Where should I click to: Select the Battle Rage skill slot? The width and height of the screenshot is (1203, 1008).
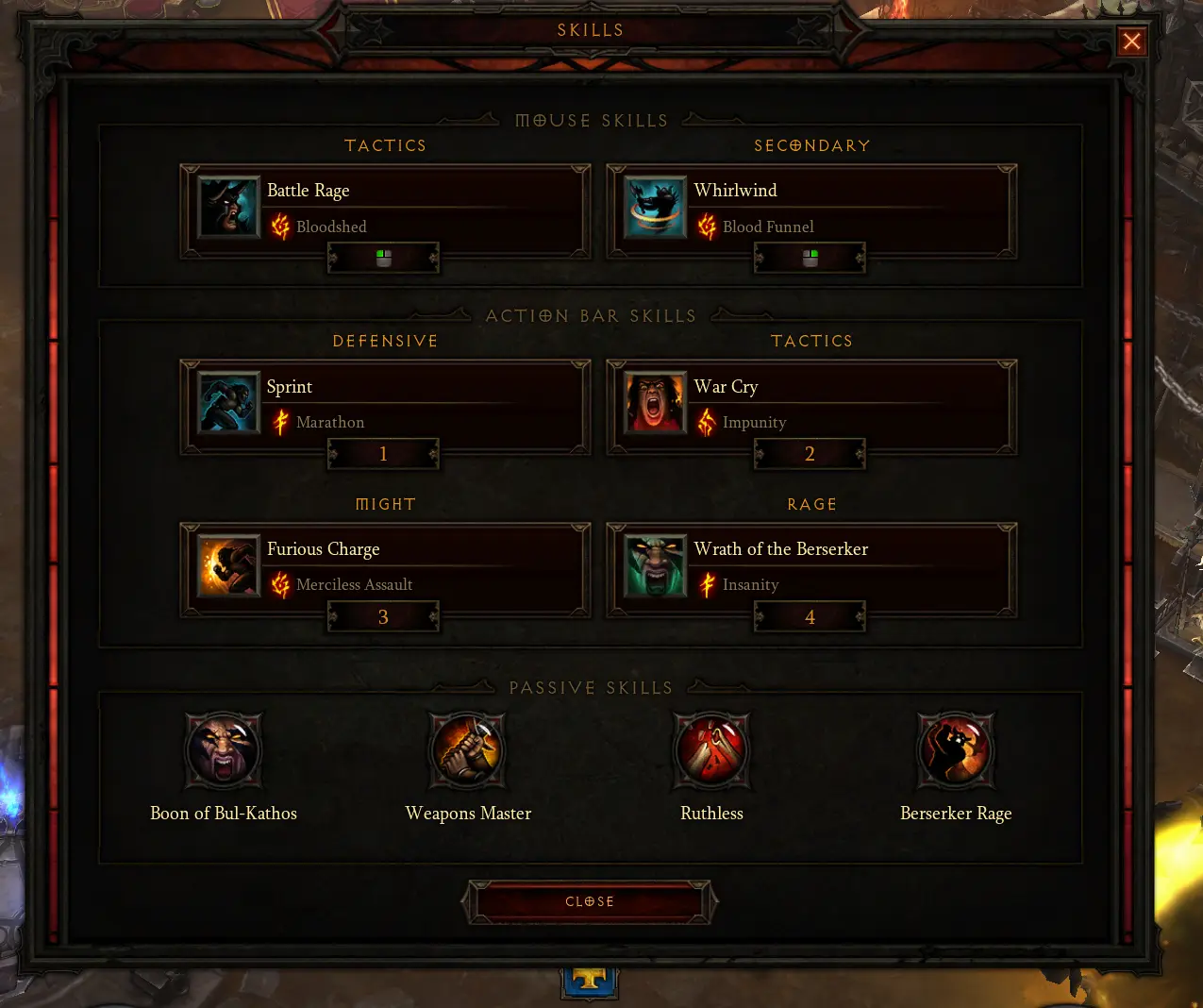[x=385, y=208]
